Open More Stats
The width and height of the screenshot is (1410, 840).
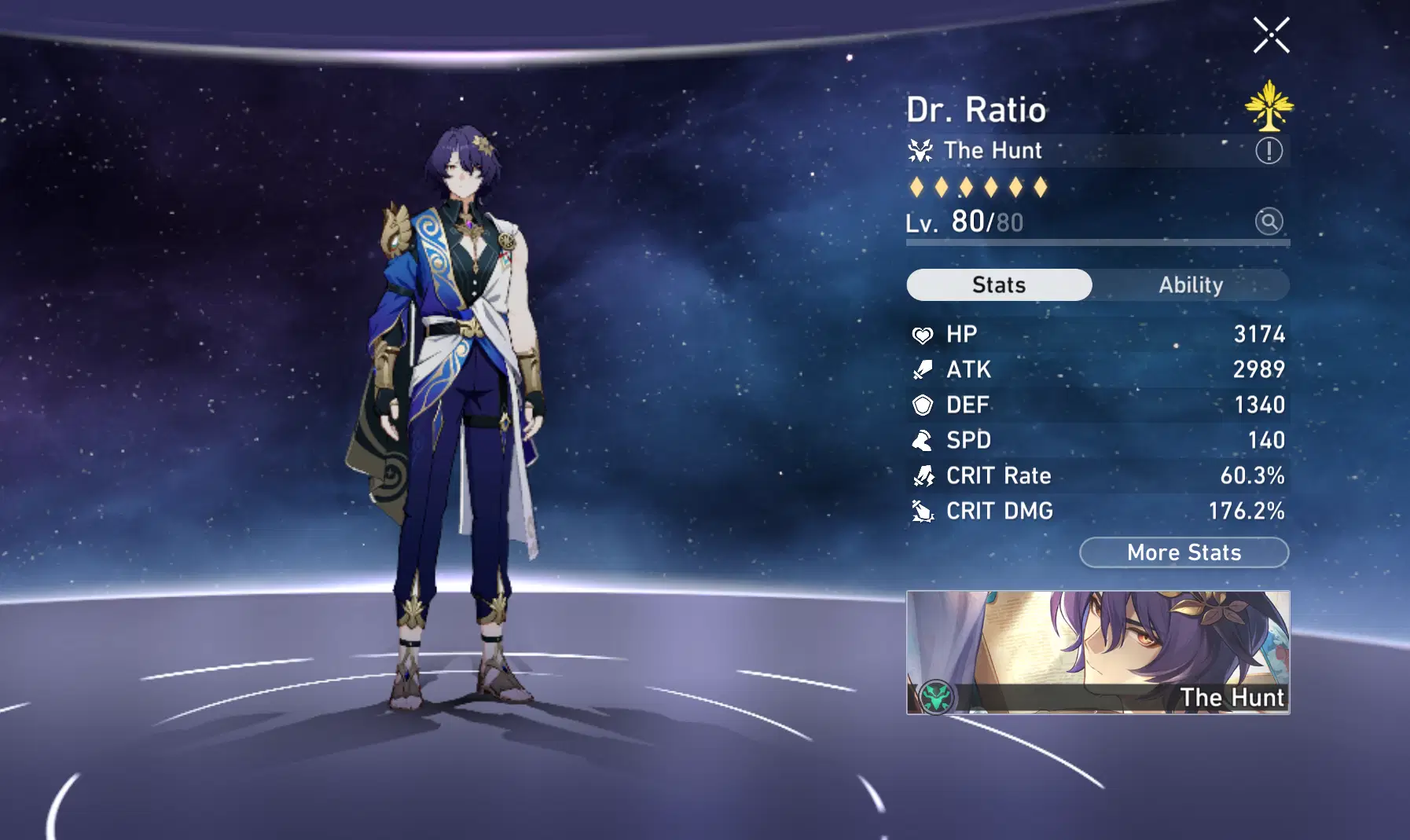[x=1184, y=552]
